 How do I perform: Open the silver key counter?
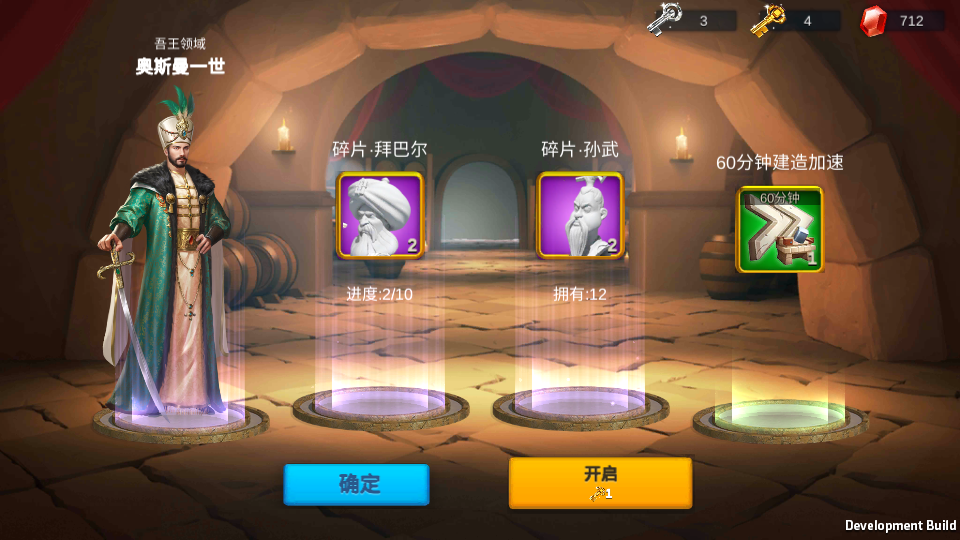coord(690,20)
